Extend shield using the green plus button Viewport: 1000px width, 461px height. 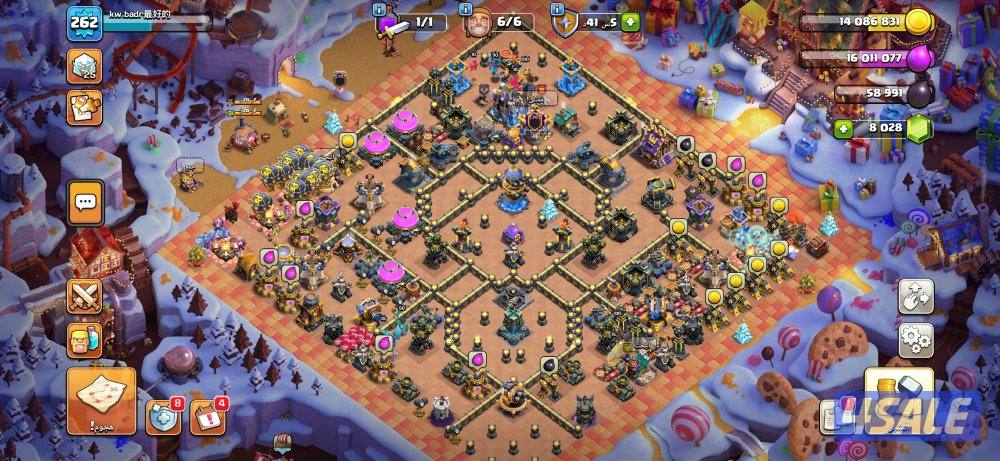tap(629, 22)
